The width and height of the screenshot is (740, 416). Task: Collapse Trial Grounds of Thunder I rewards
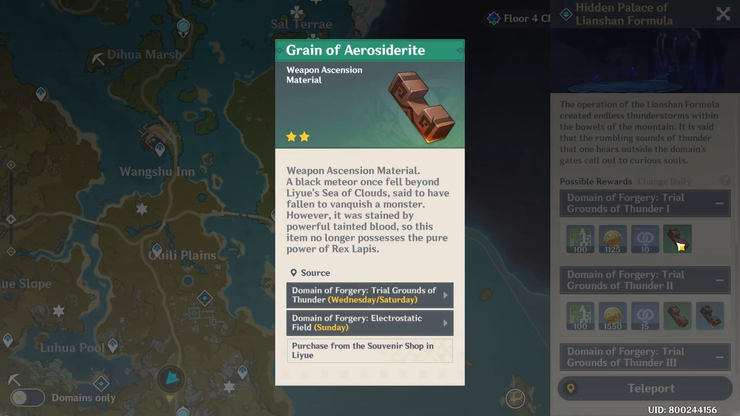click(720, 203)
